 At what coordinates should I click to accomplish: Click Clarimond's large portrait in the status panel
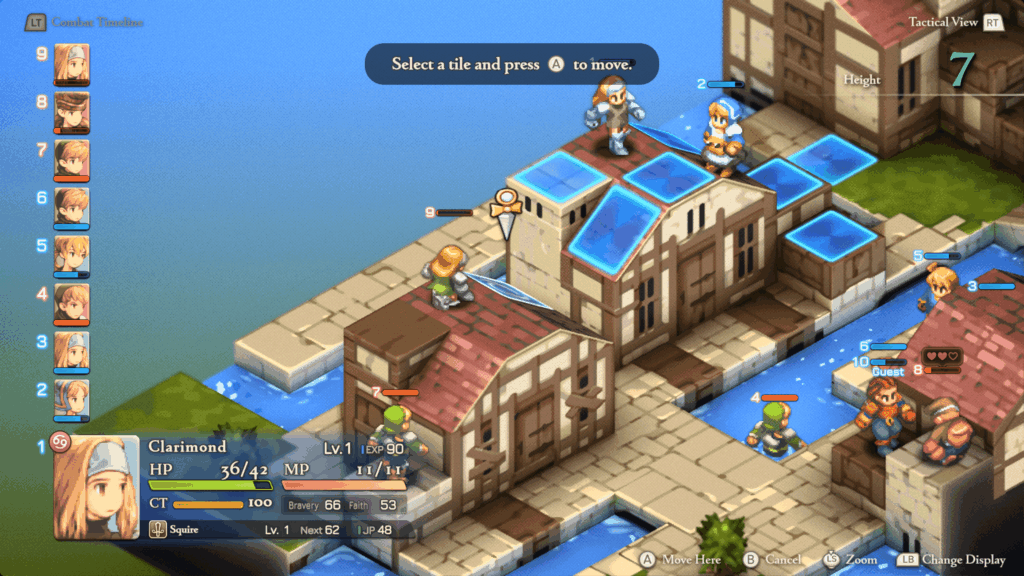coord(96,486)
